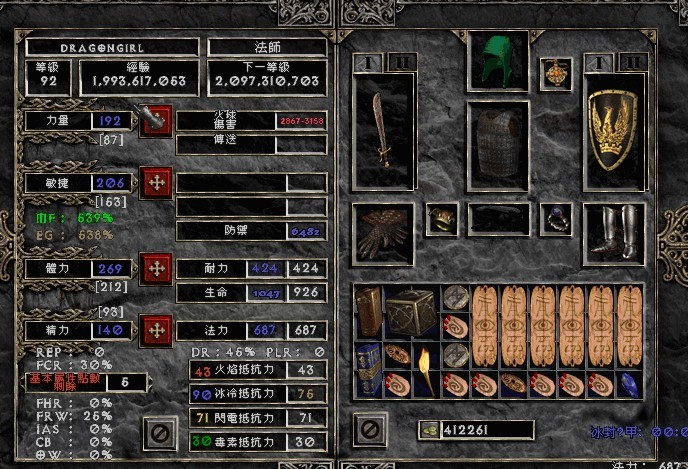The width and height of the screenshot is (688, 469).
Task: Switch to weapon set II above the sword
Action: (x=401, y=63)
